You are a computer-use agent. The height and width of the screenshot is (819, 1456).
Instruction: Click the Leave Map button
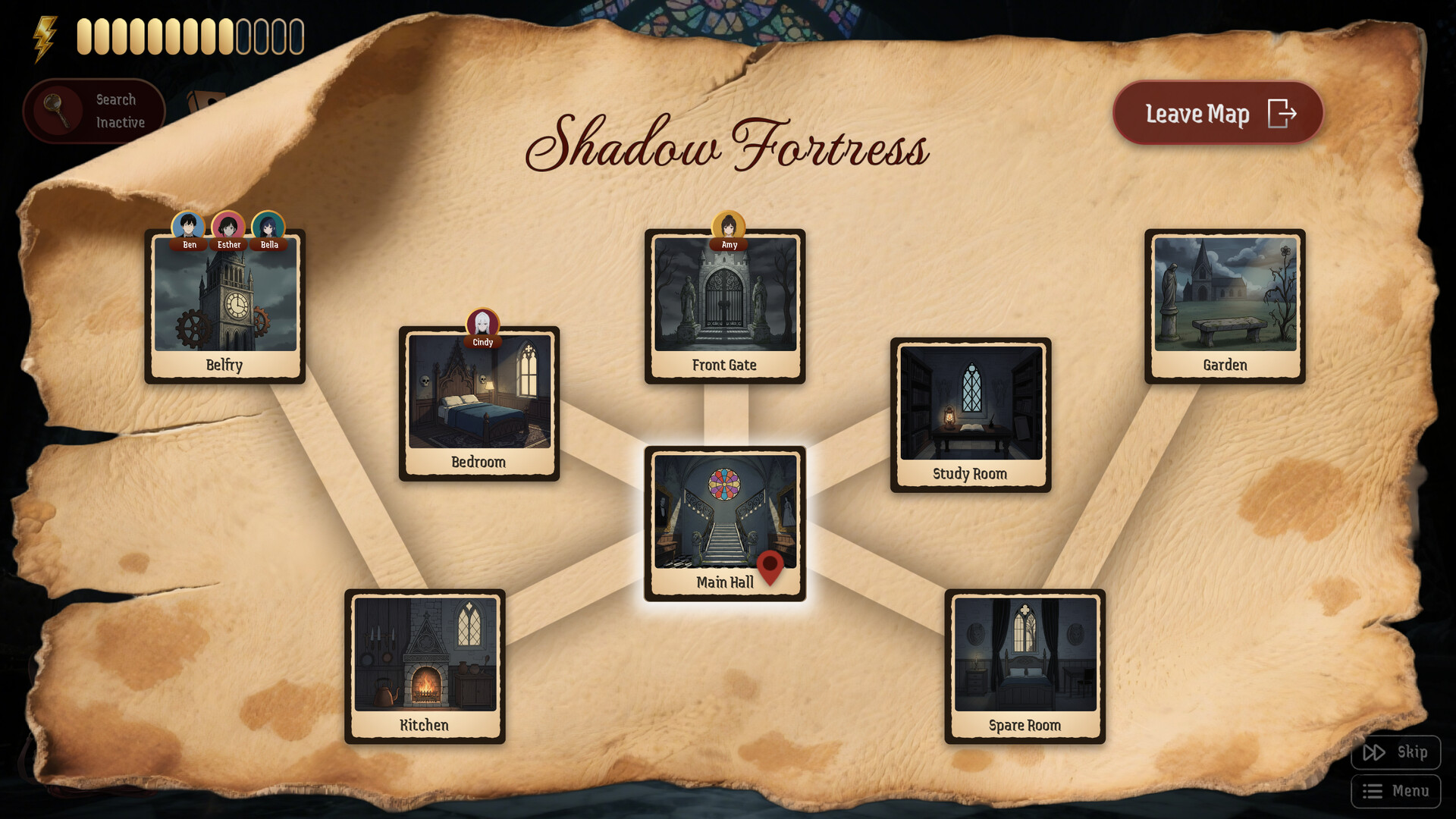coord(1217,114)
